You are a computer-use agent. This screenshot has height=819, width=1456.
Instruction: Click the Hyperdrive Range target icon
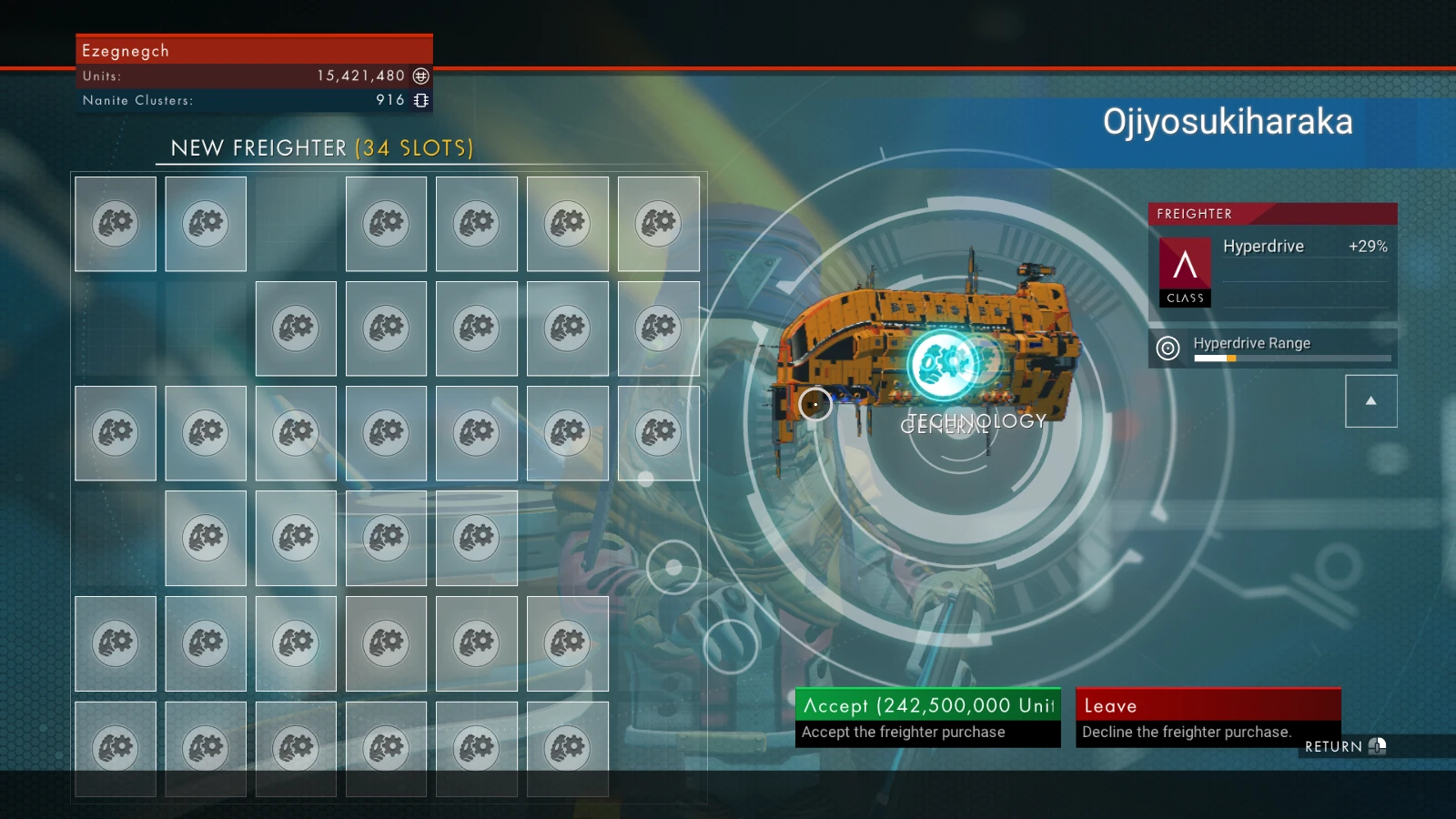point(1168,347)
